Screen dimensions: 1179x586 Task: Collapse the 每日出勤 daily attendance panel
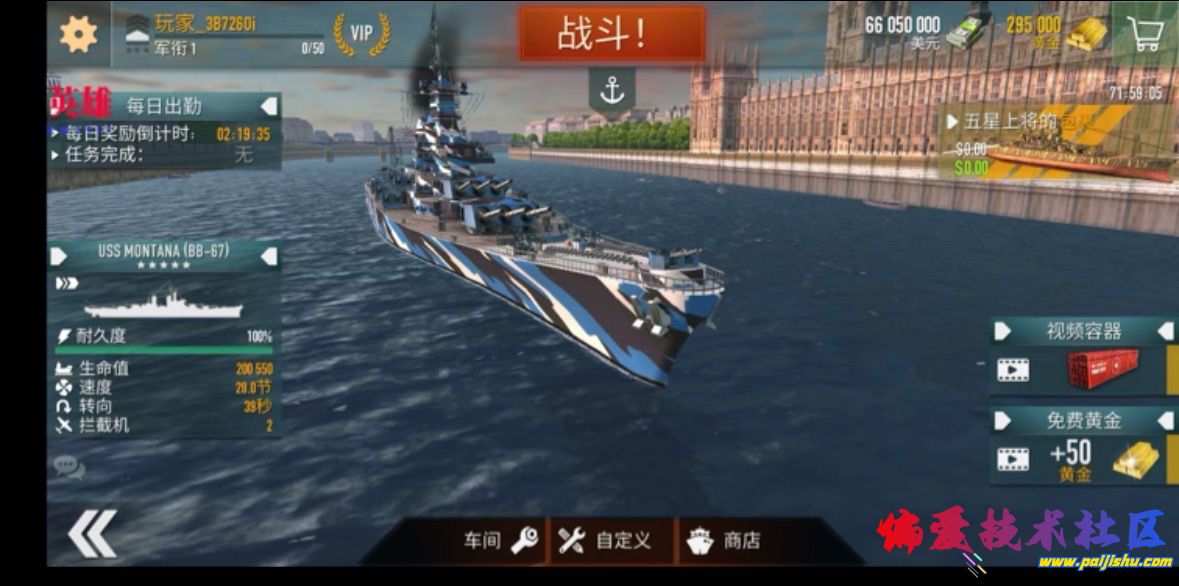(269, 105)
